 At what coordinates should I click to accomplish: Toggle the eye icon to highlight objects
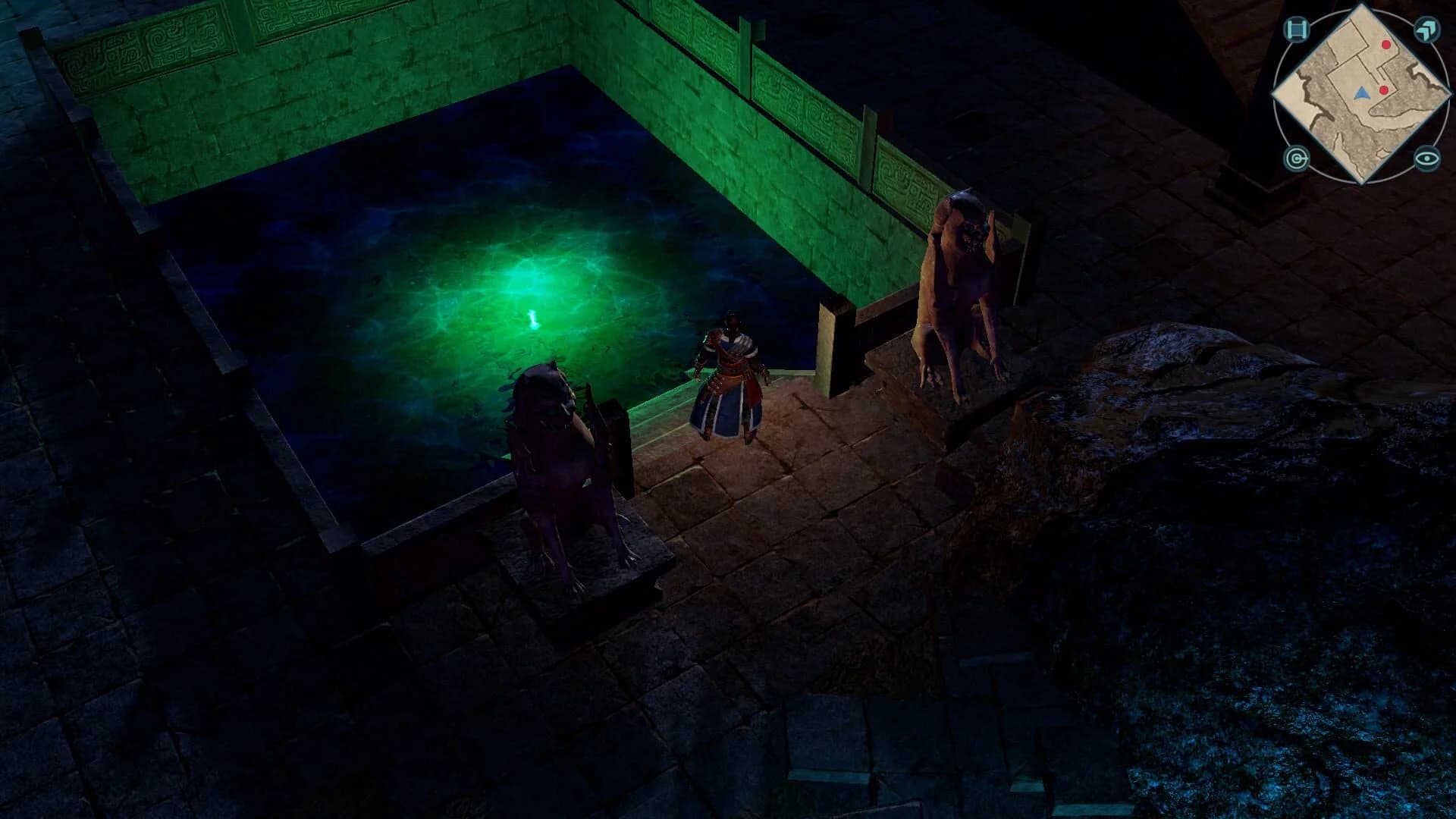[x=1426, y=158]
